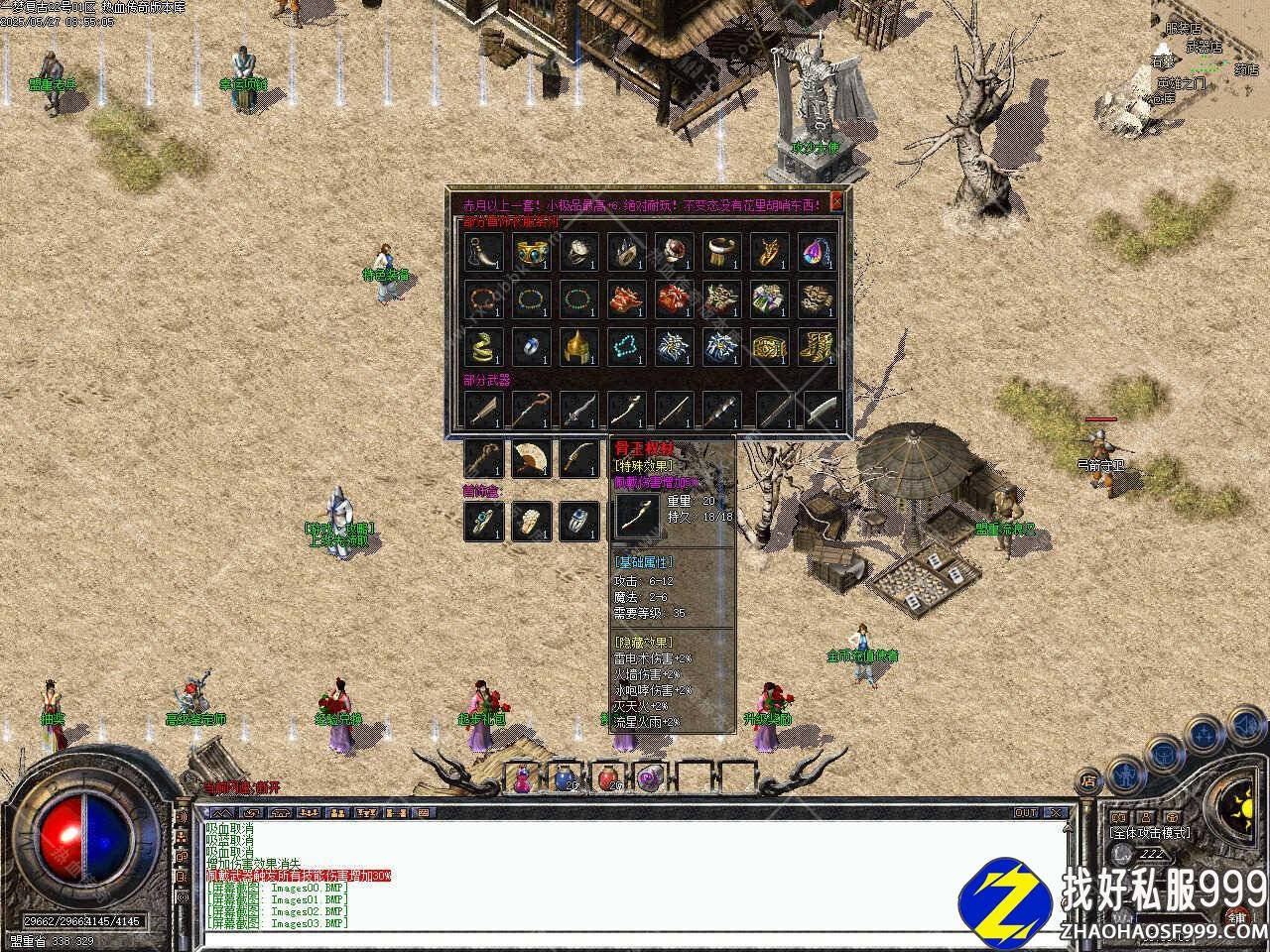Close the equipment showcase panel
Viewport: 1270px width, 952px height.
836,201
